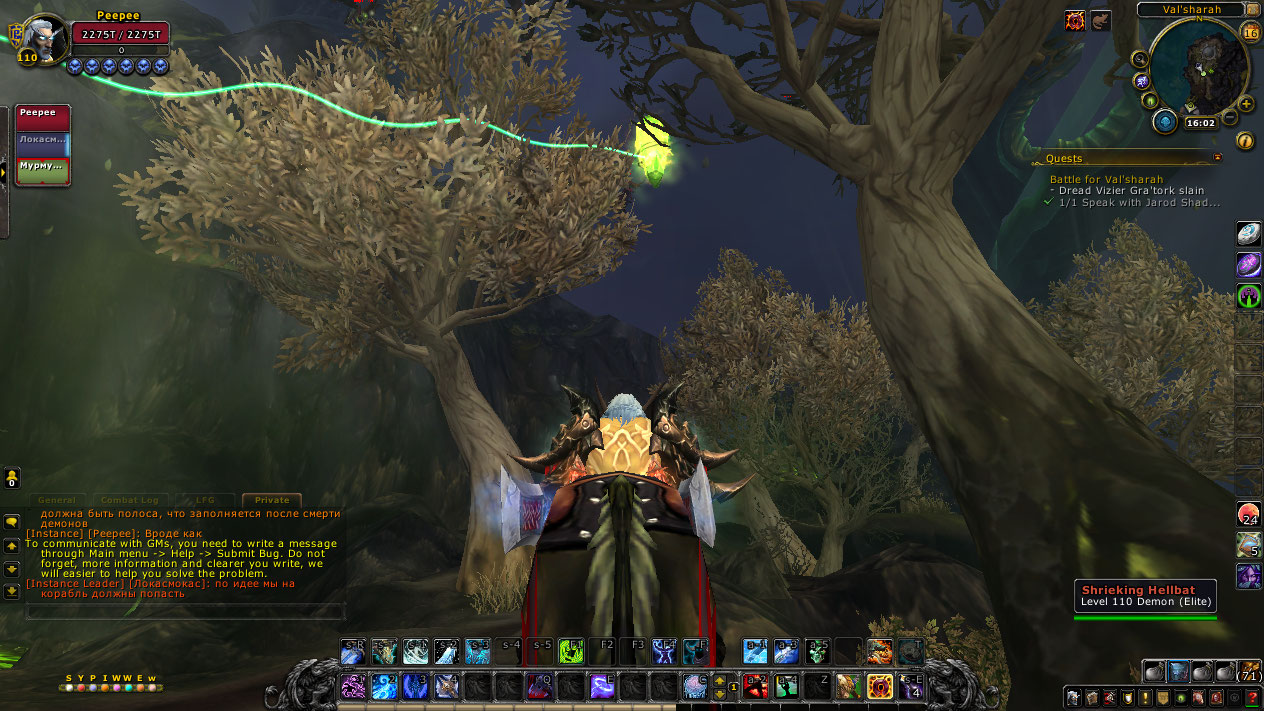Use the red orb item with 24 charges
1264x711 pixels.
1248,515
